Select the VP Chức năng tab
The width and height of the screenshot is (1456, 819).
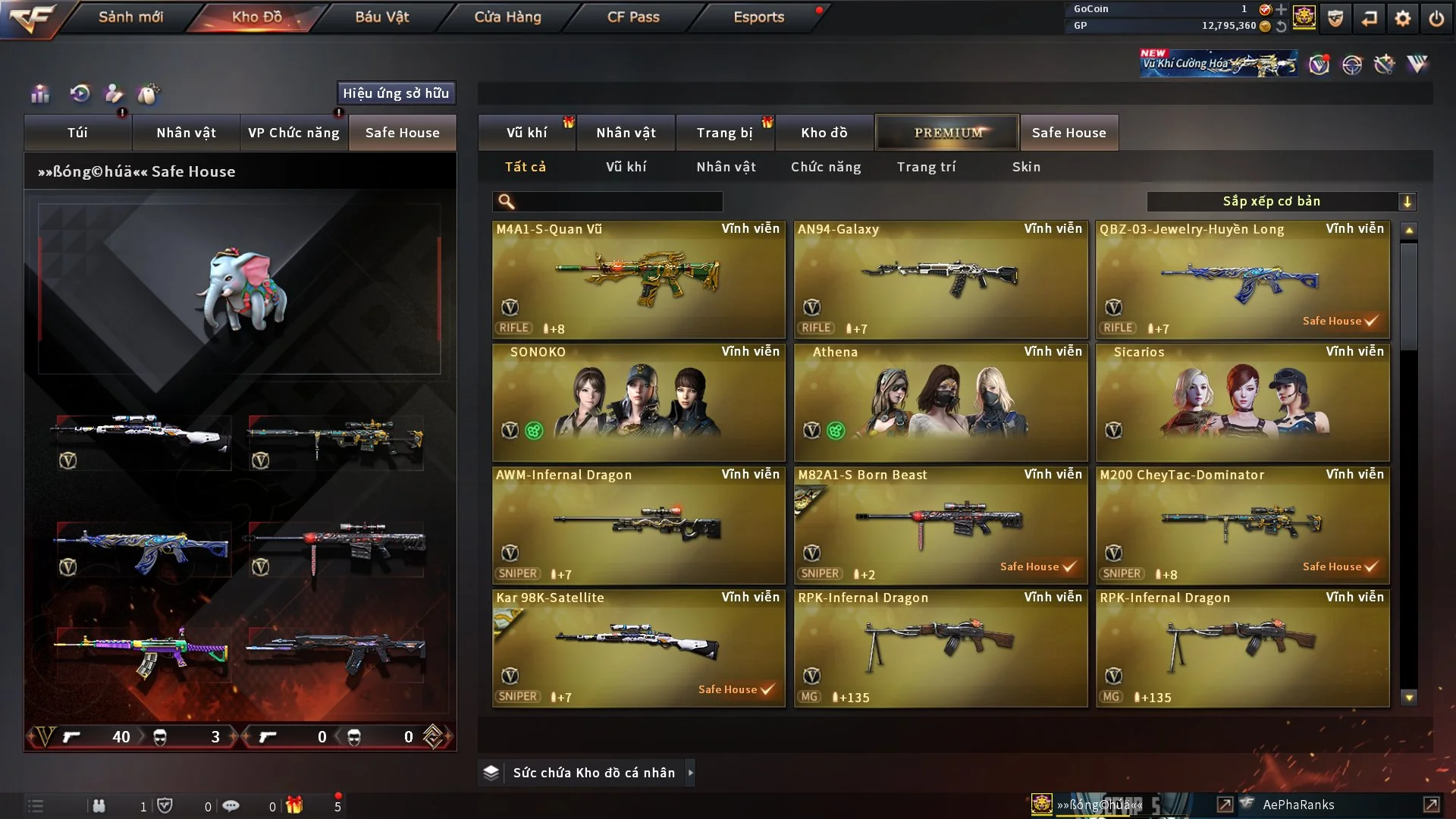point(293,133)
